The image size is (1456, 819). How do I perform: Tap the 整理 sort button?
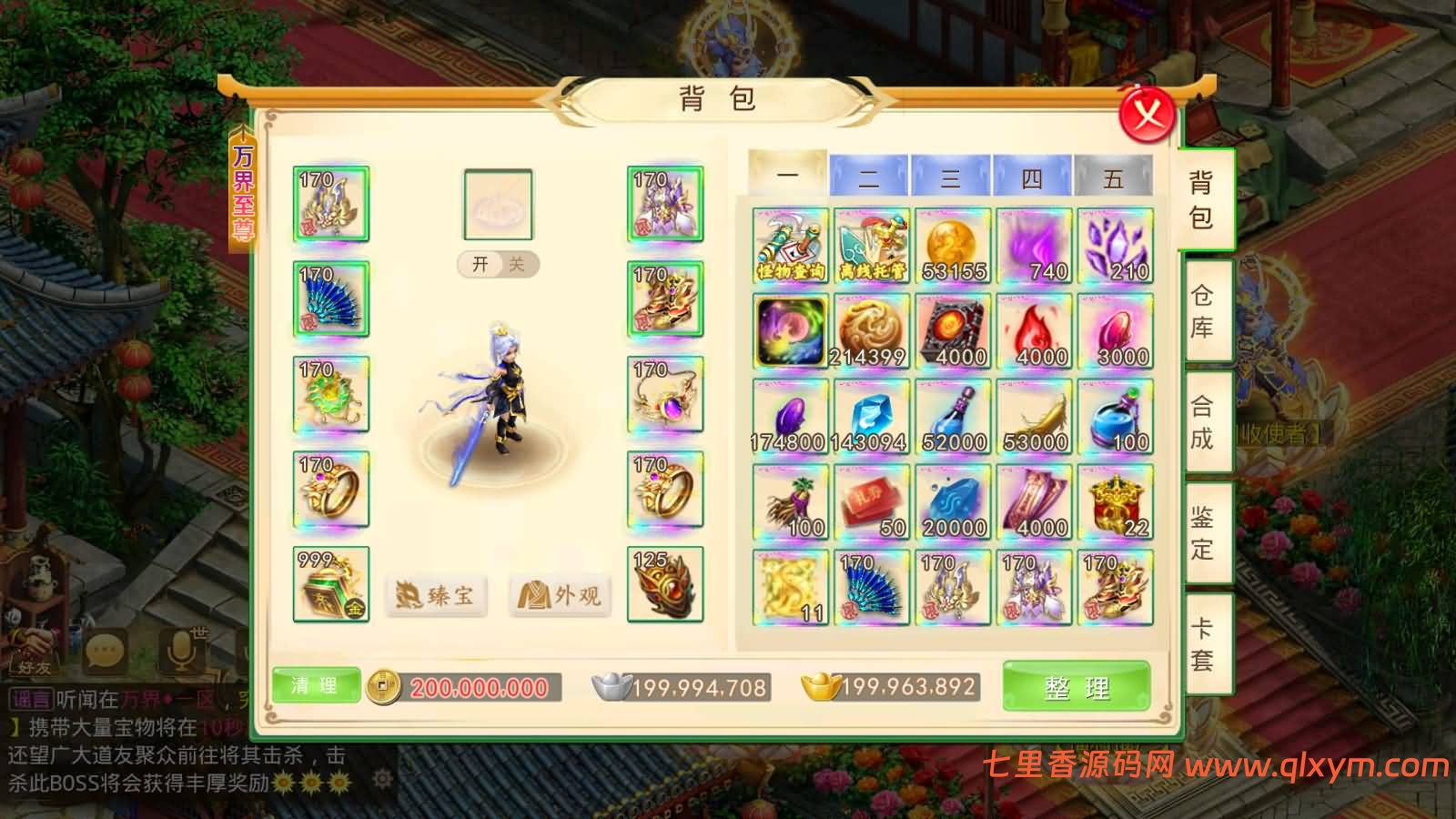(x=1077, y=687)
